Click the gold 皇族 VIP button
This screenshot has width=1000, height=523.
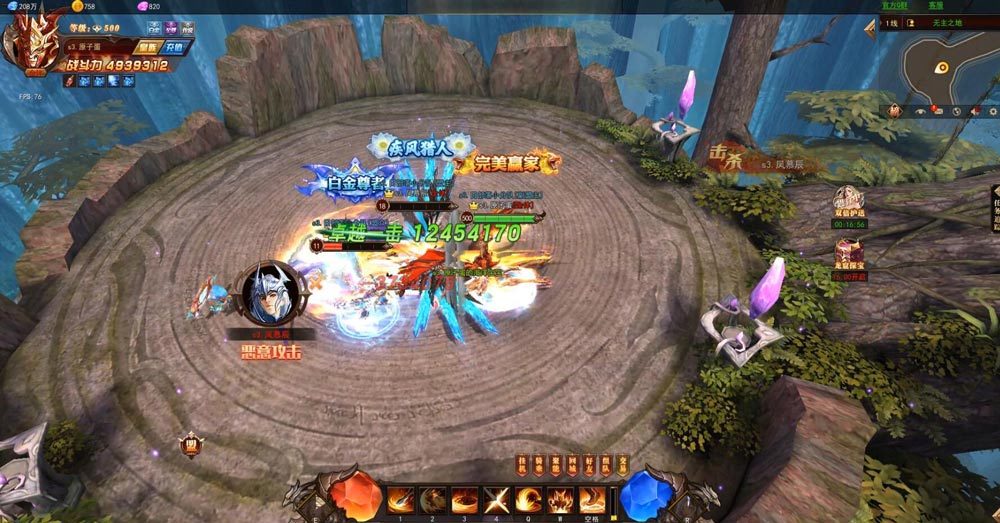(148, 47)
